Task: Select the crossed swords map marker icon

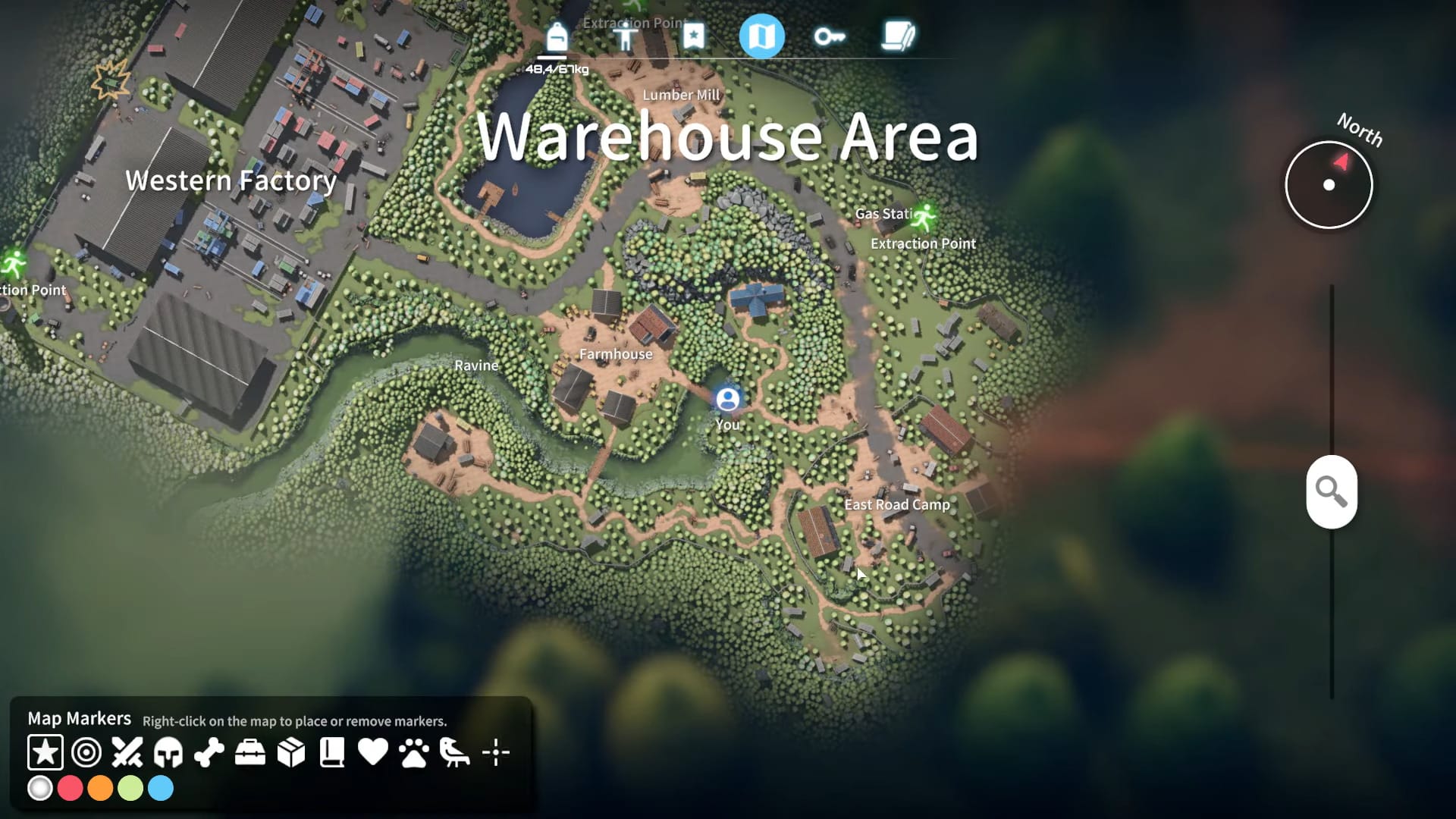Action: (x=127, y=752)
